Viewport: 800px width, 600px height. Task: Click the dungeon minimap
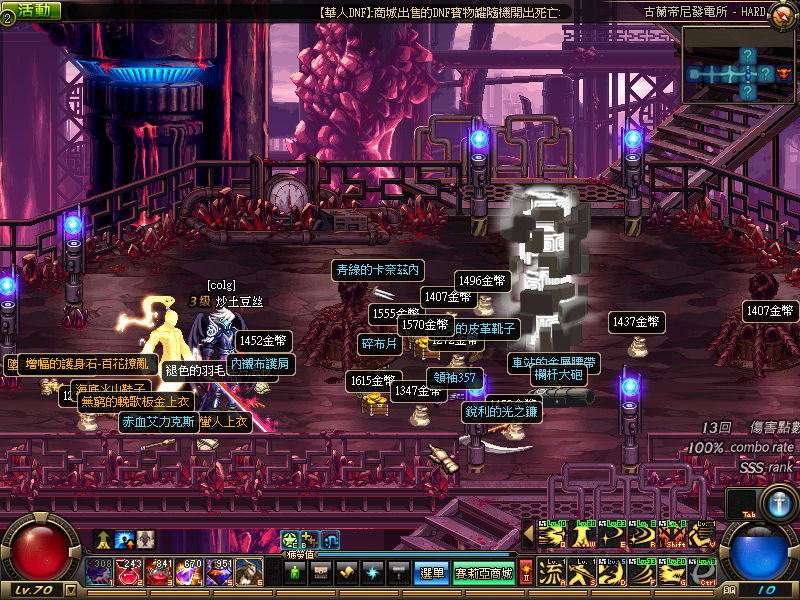point(739,65)
